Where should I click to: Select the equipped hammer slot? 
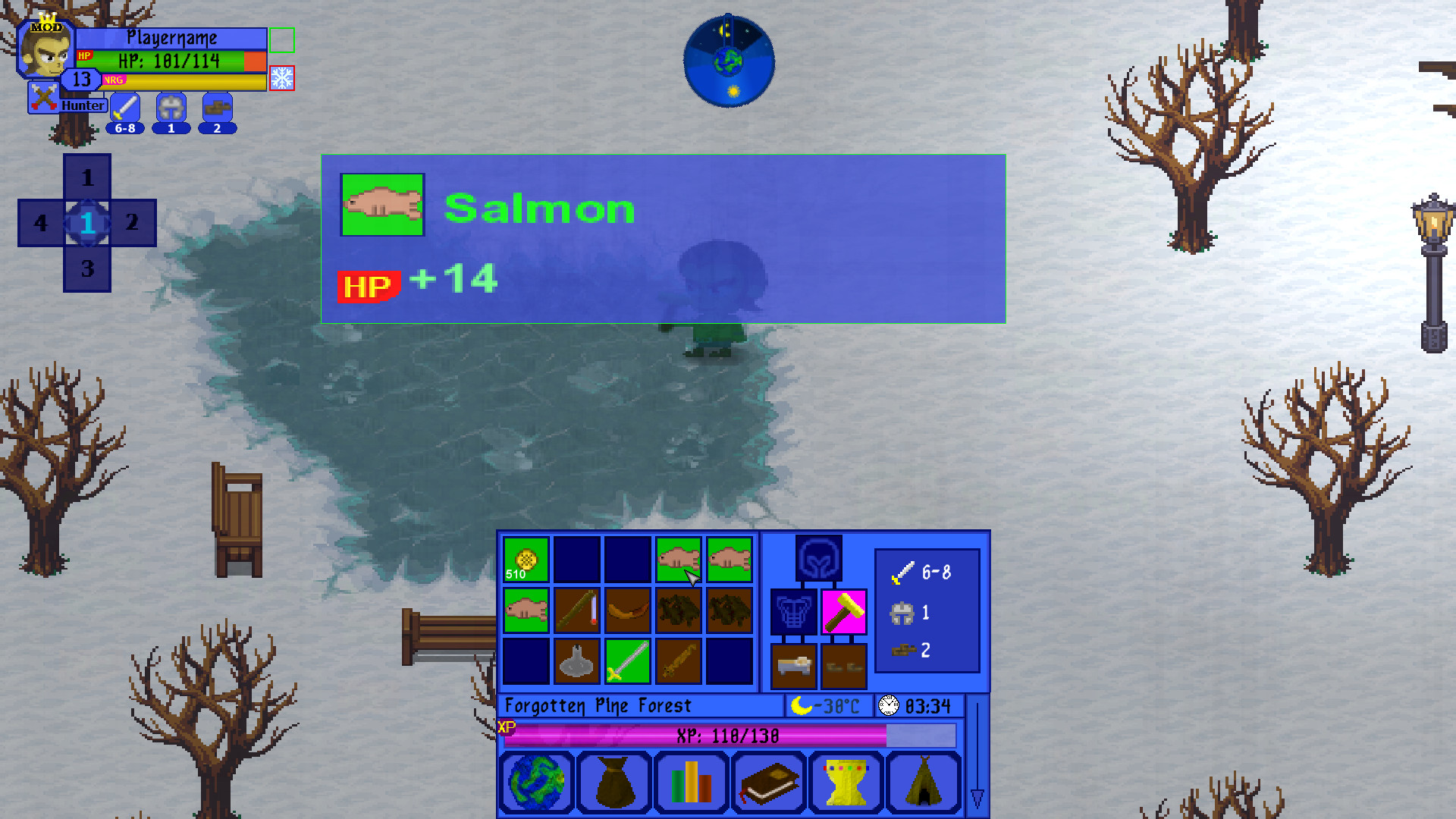[844, 611]
